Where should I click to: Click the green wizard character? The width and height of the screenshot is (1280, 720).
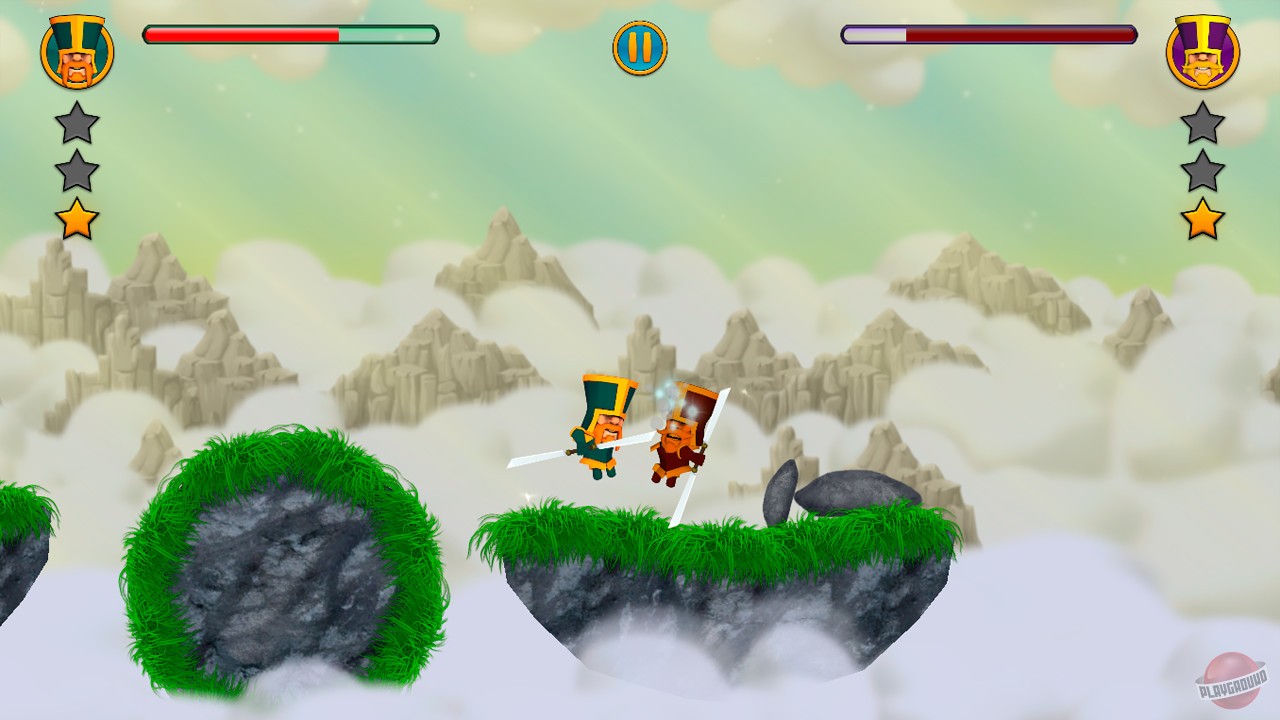coord(600,430)
